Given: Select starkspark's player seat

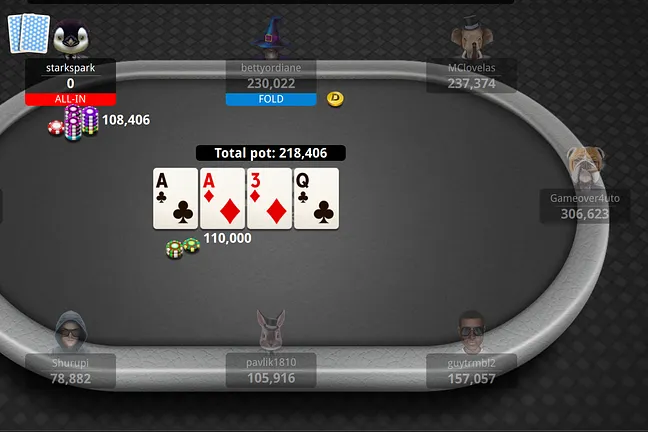Looking at the screenshot, I should coord(70,74).
